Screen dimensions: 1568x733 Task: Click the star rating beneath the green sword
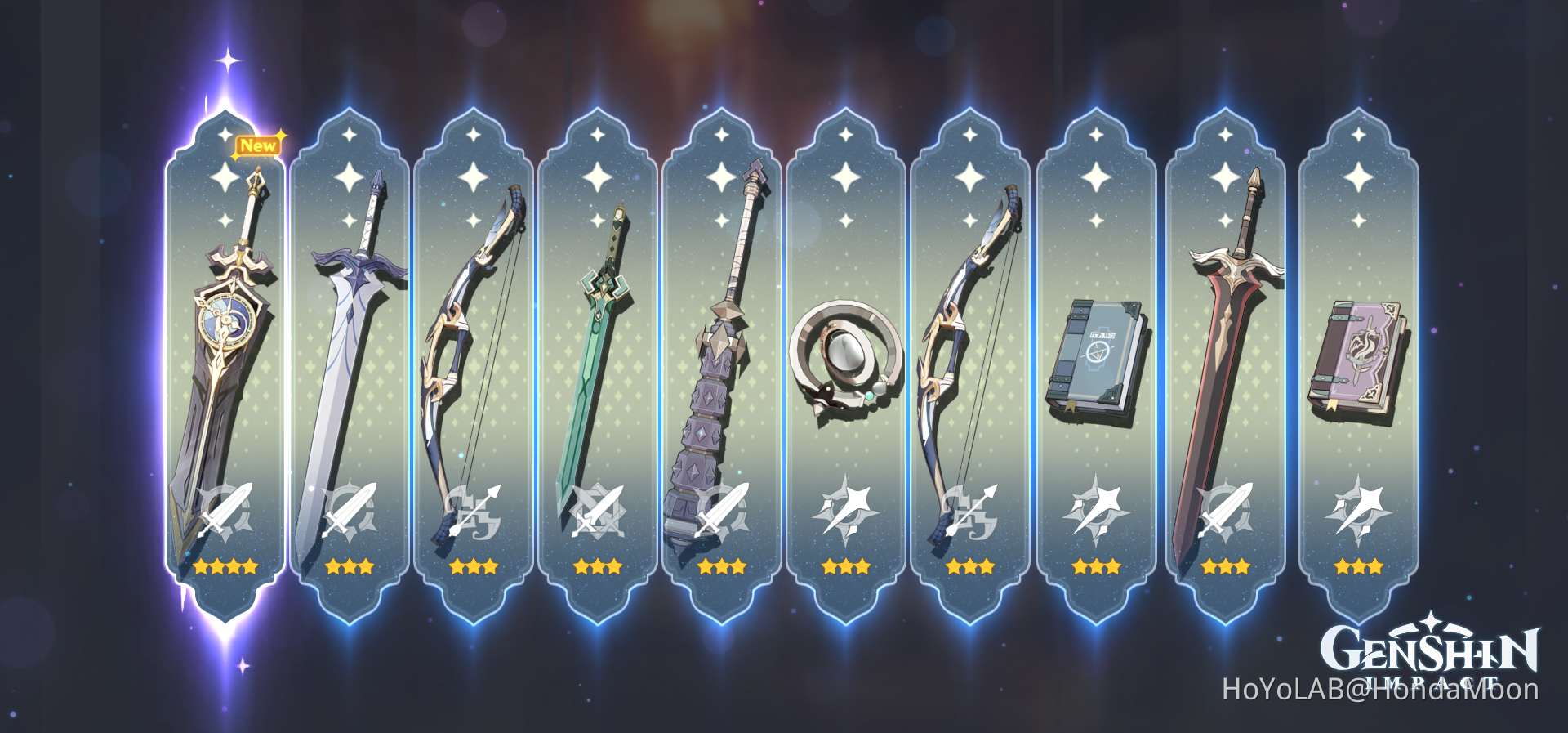[598, 566]
